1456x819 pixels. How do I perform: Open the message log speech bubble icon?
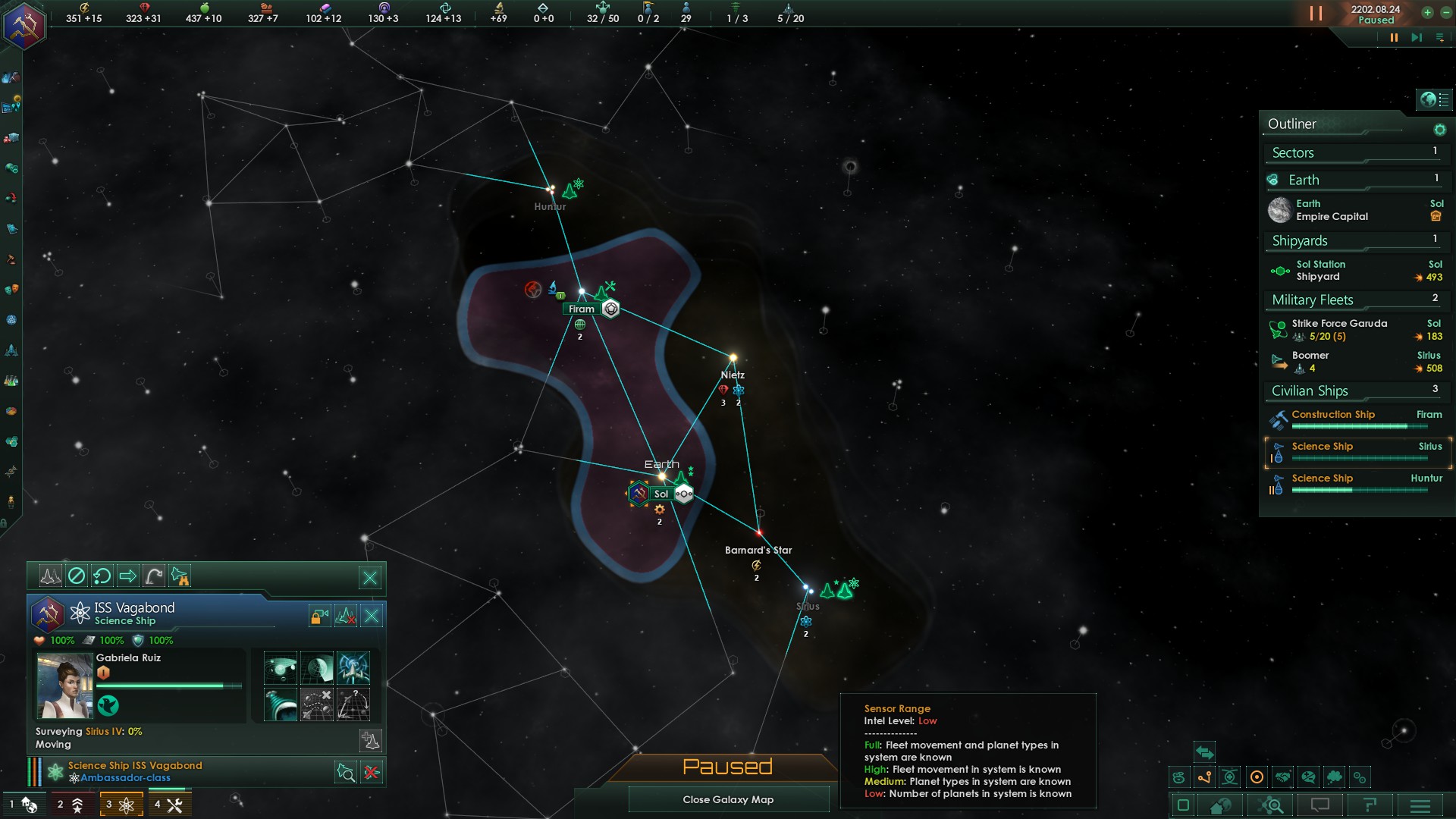1320,805
